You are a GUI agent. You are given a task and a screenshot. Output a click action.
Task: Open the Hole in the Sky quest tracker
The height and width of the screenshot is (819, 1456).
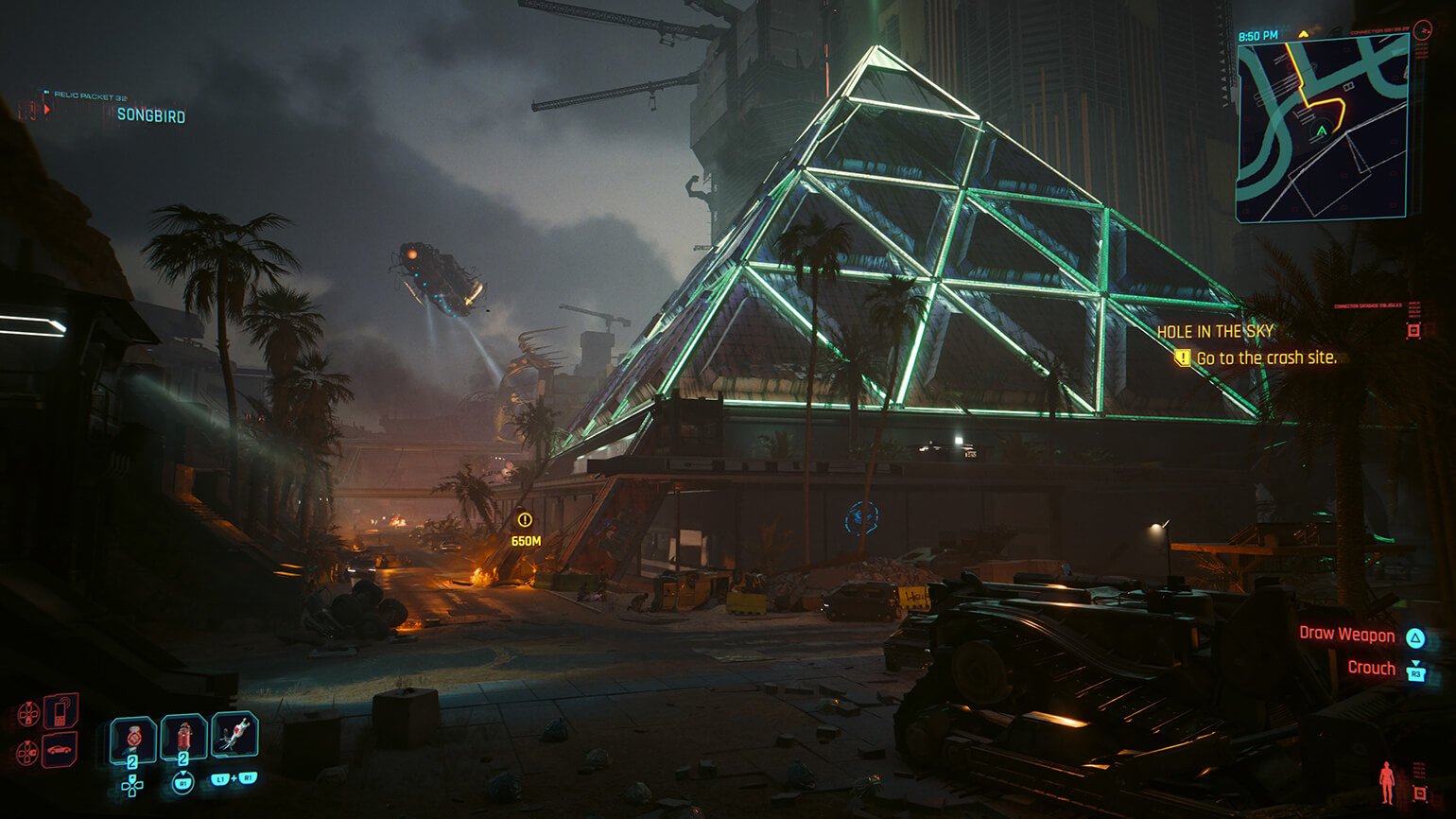(1215, 332)
